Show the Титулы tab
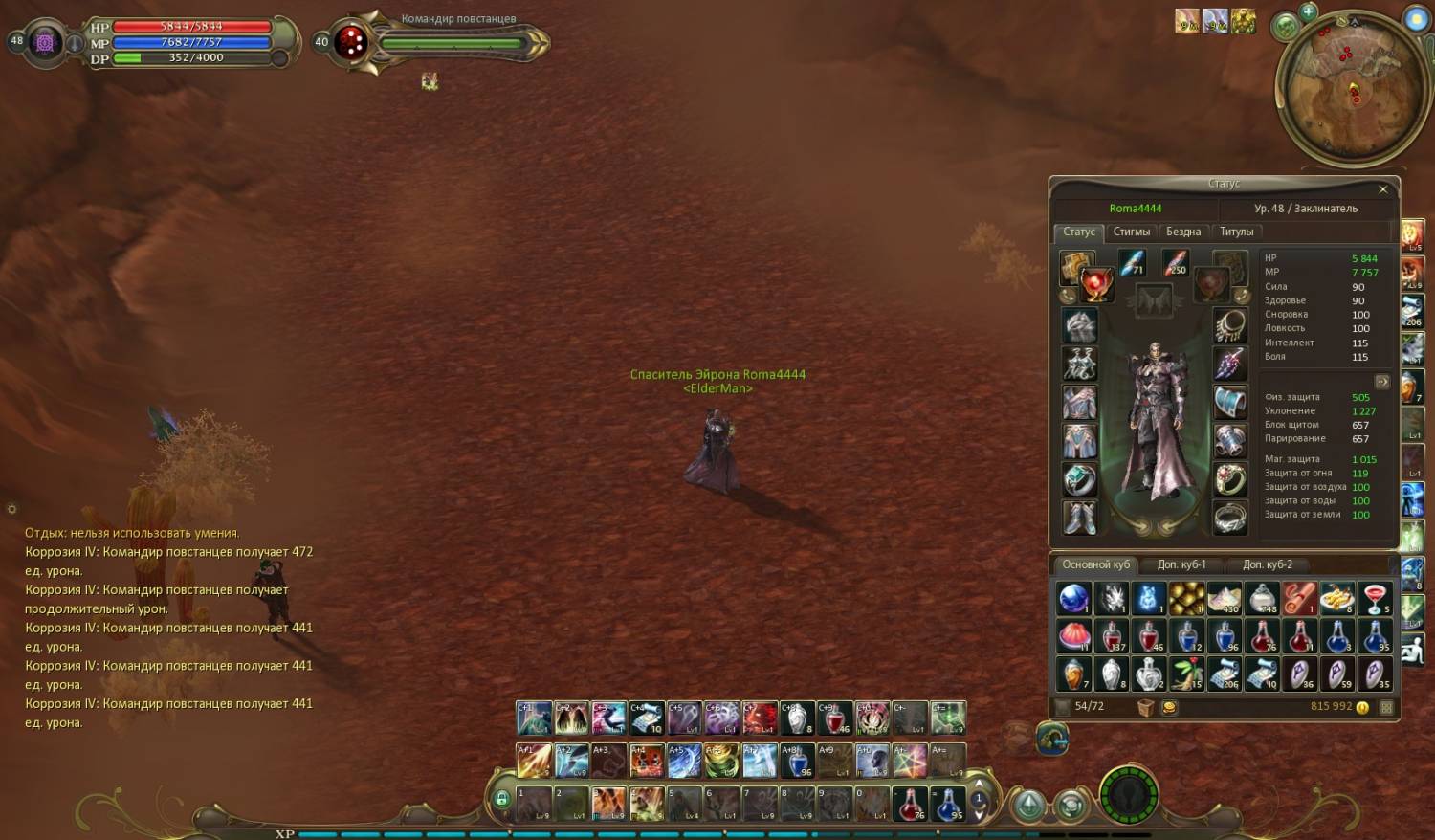 pos(1236,232)
